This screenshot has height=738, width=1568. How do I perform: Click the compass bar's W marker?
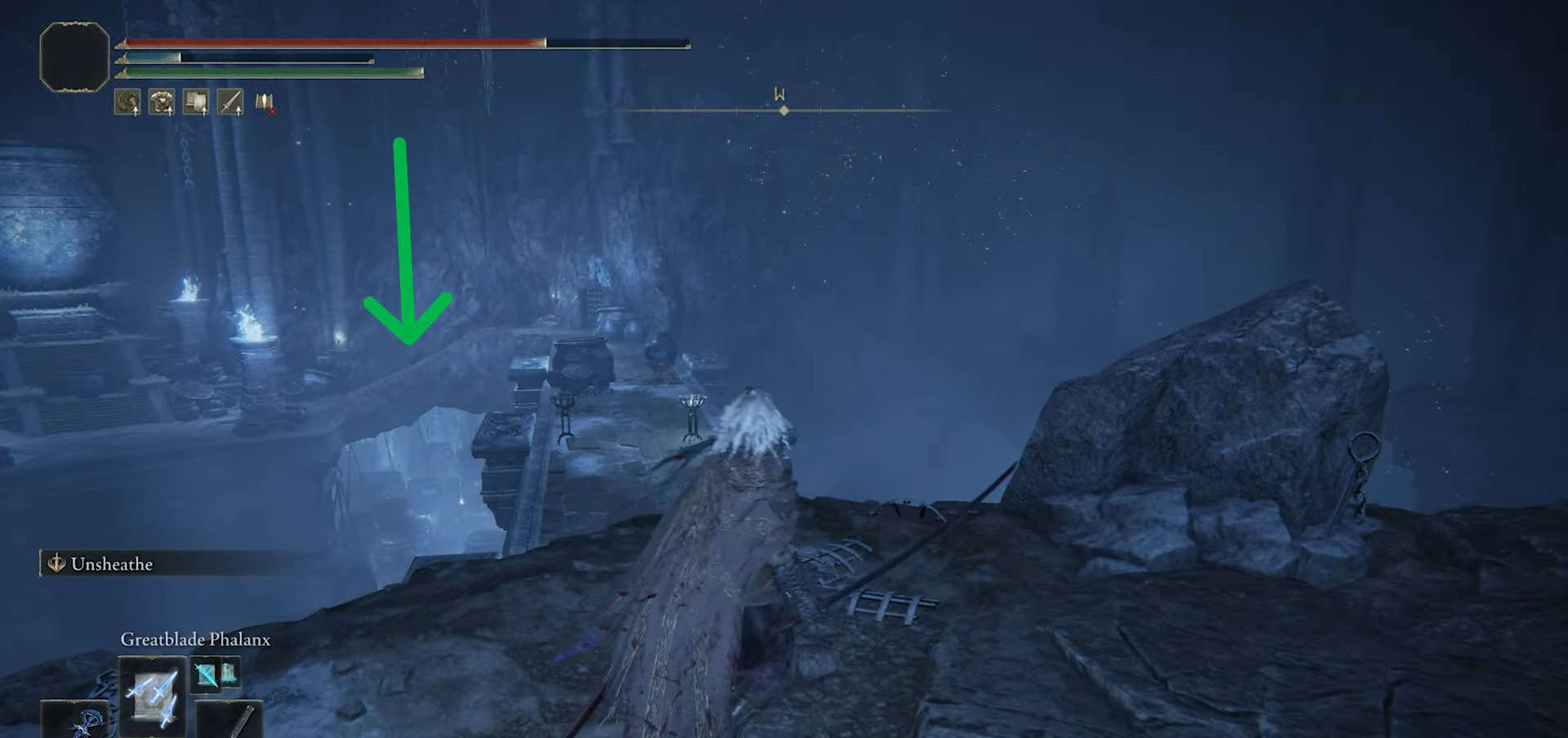click(x=780, y=95)
